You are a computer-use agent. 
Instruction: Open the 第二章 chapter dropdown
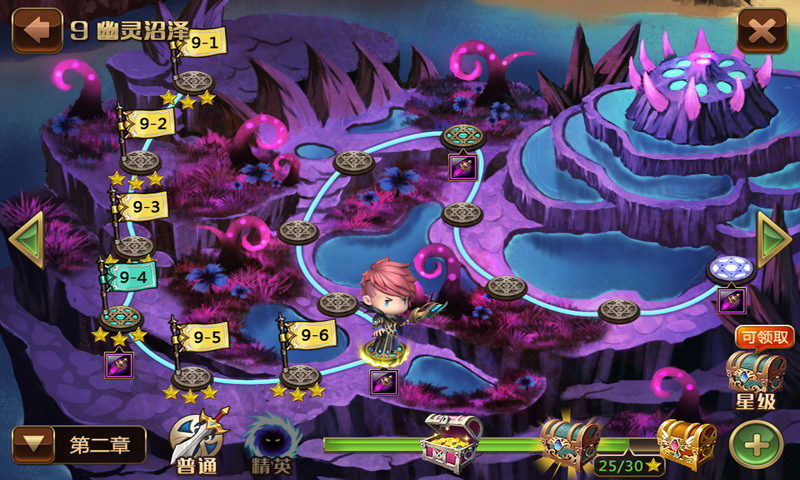(79, 445)
